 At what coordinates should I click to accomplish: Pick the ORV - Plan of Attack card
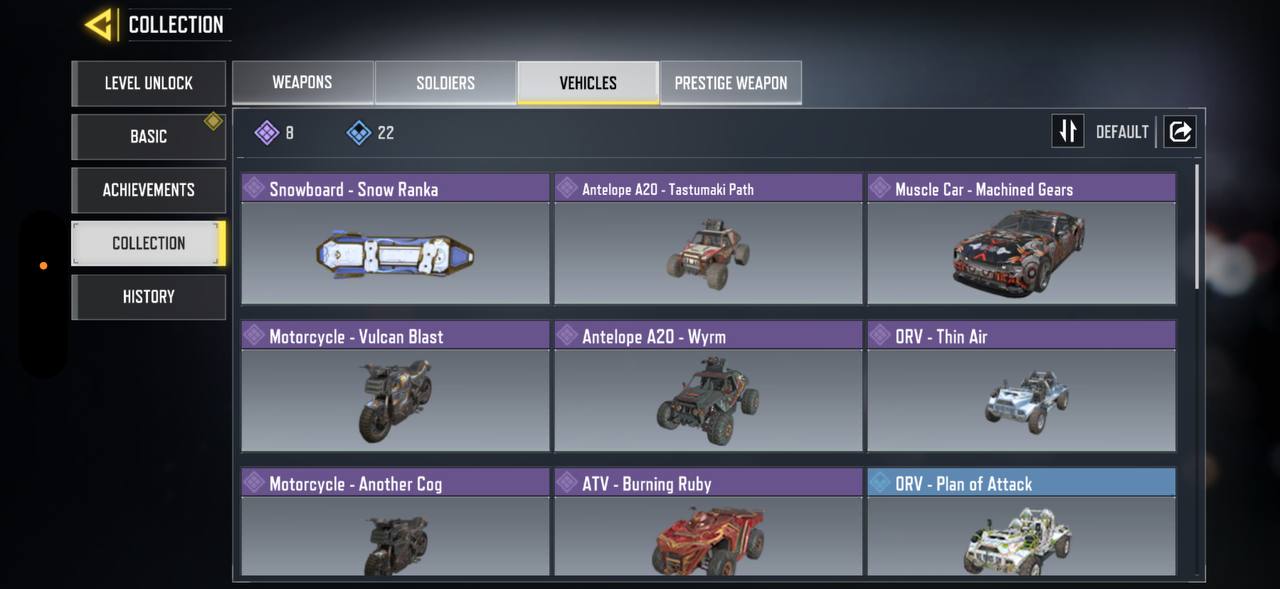pos(1021,523)
